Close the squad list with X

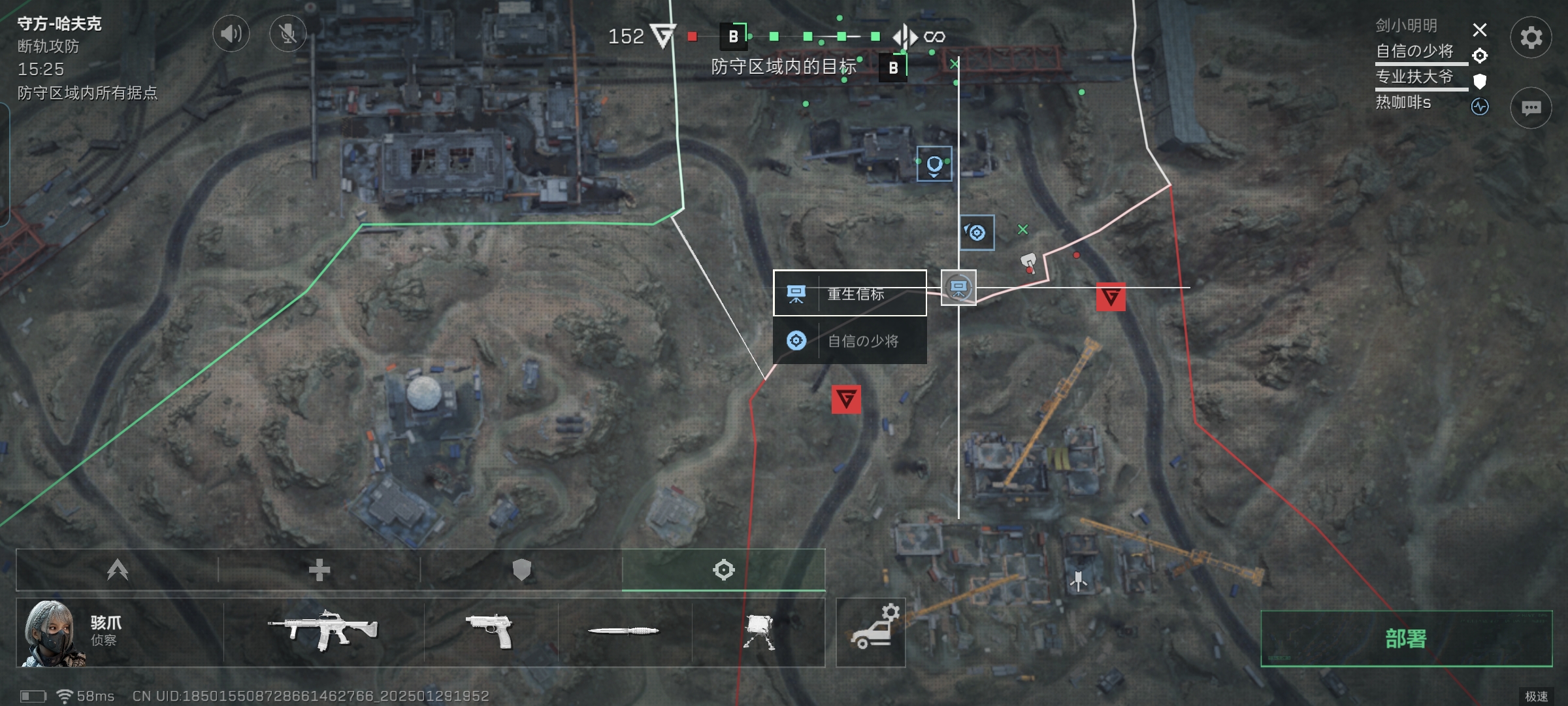pyautogui.click(x=1480, y=30)
